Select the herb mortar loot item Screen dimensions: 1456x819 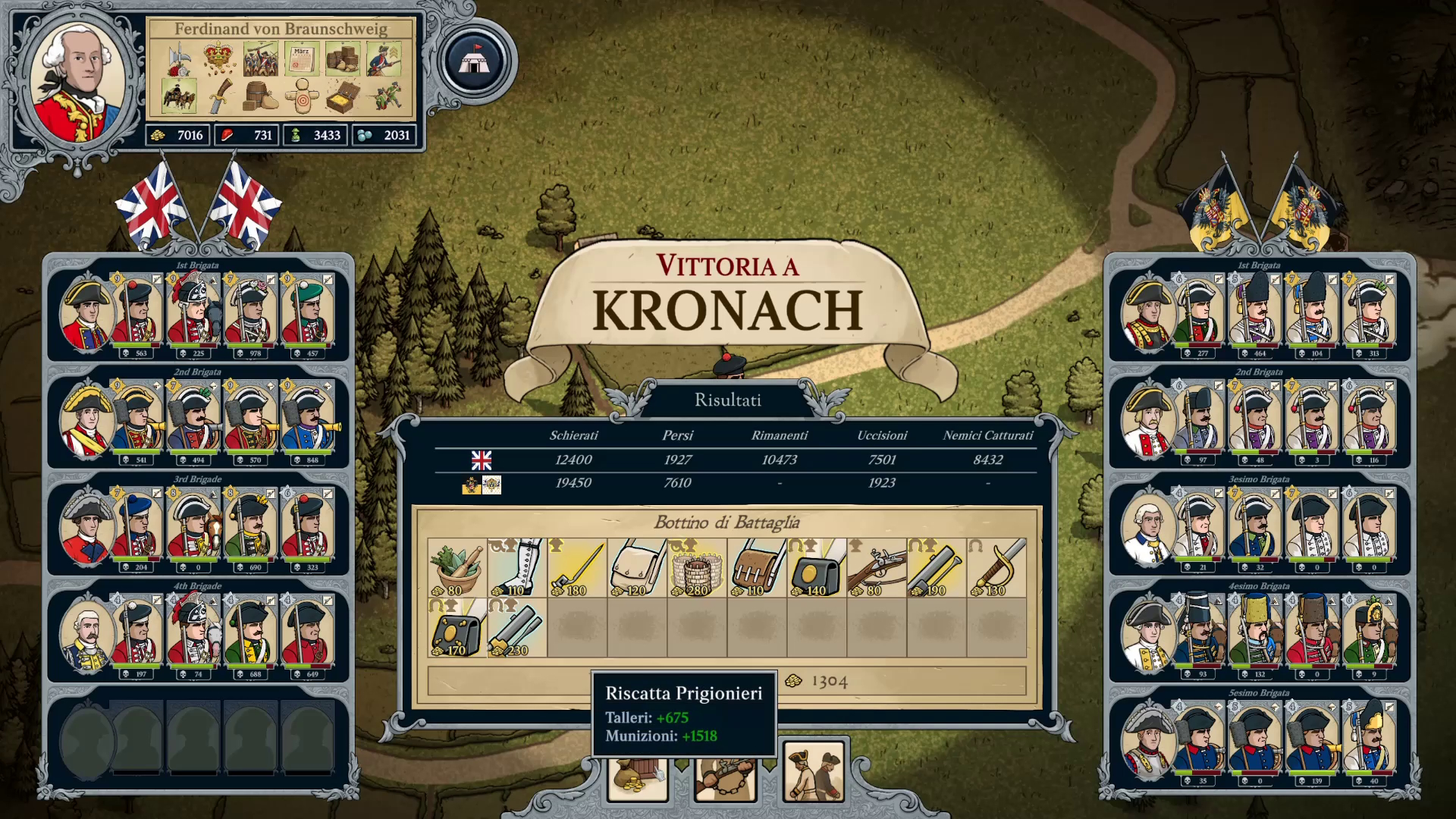coord(457,568)
